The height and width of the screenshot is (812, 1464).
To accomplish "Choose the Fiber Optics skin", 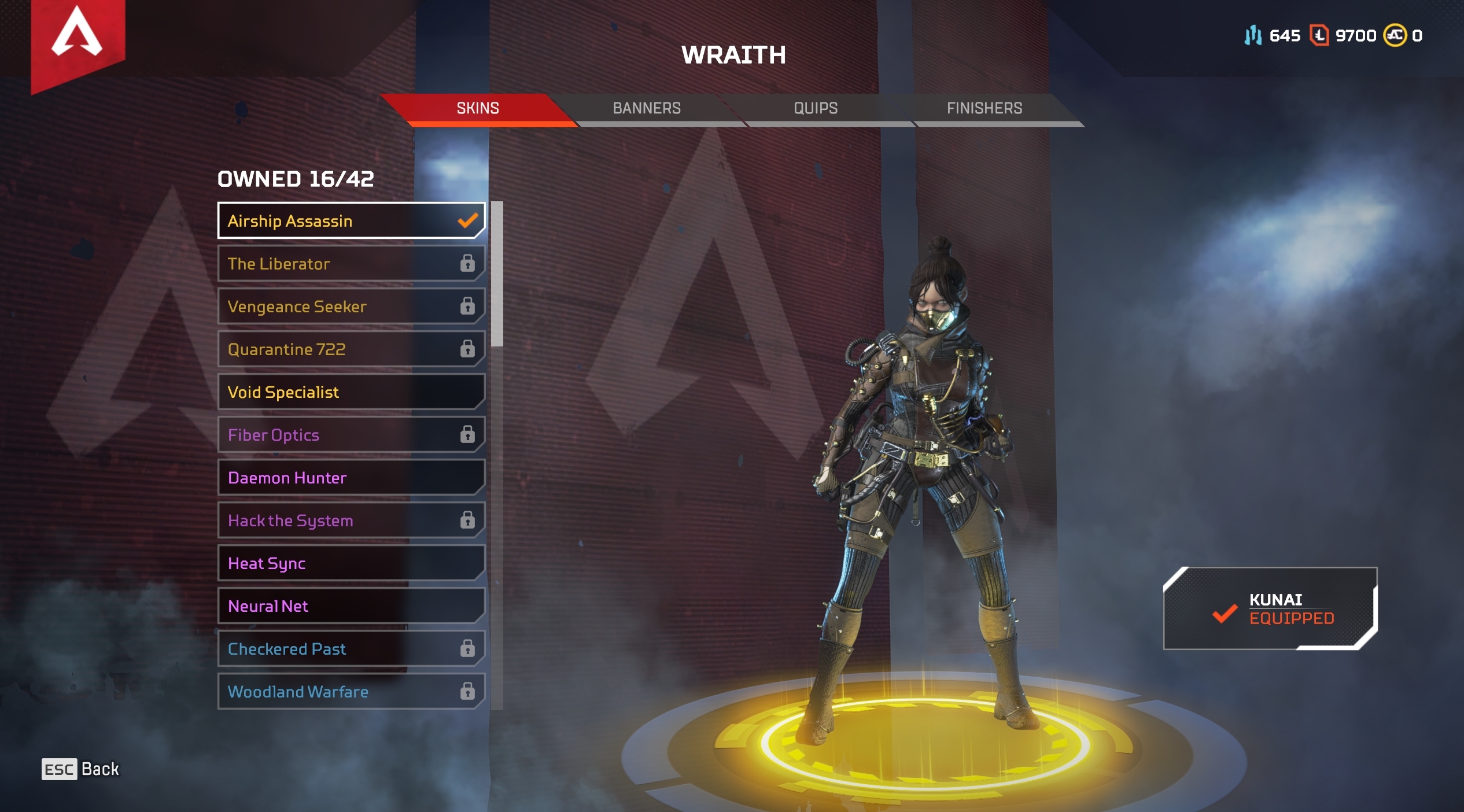I will 351,434.
